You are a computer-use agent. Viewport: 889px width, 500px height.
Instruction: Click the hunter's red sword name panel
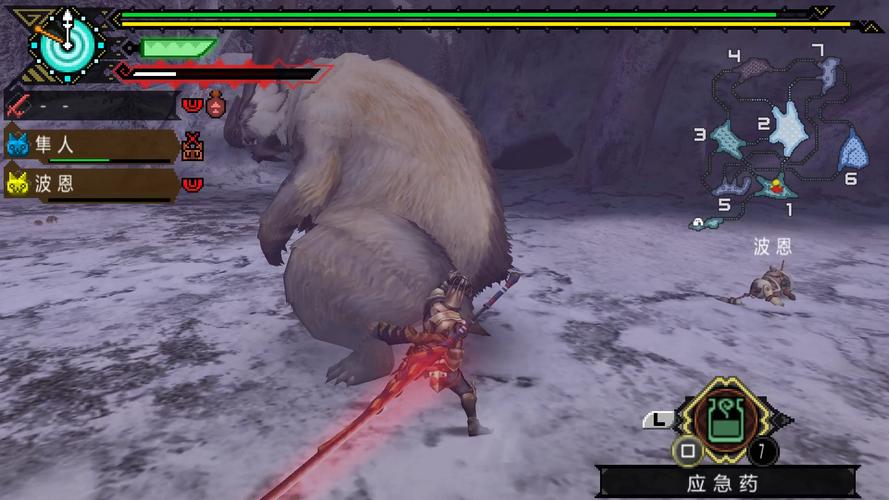pos(90,104)
